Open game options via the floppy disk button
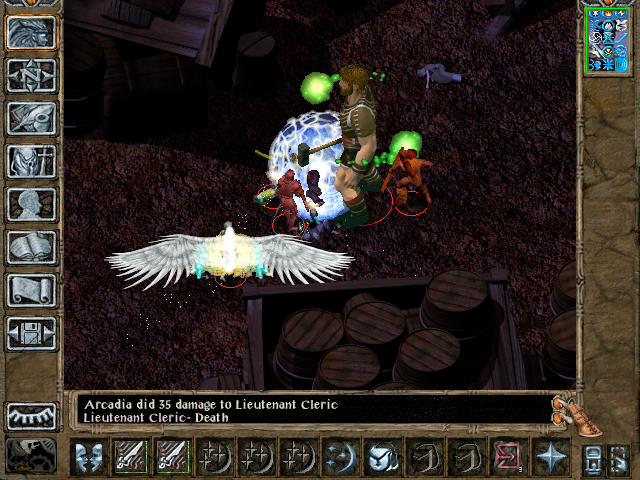The width and height of the screenshot is (640, 480). (x=31, y=333)
